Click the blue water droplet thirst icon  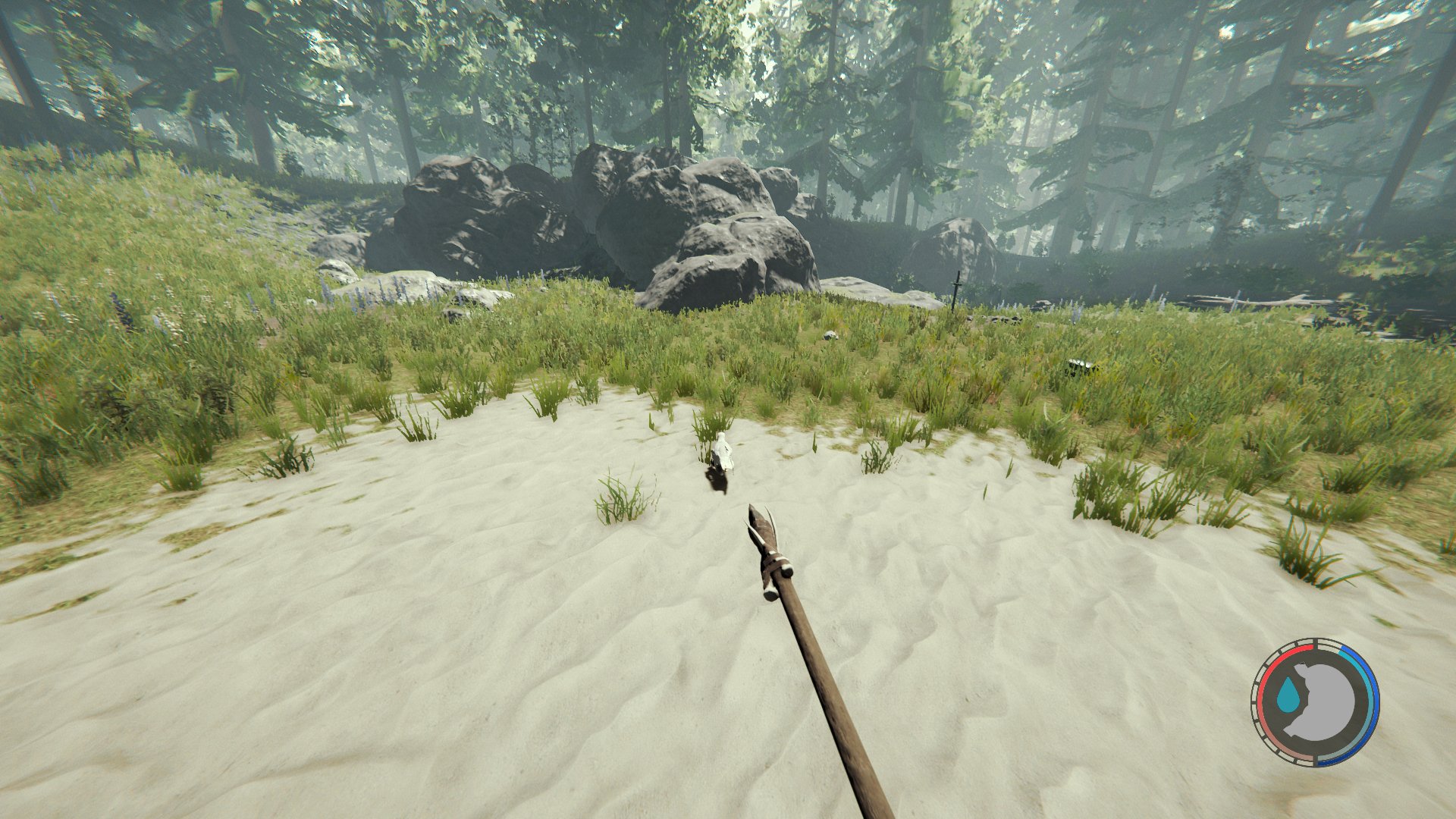[x=1289, y=695]
